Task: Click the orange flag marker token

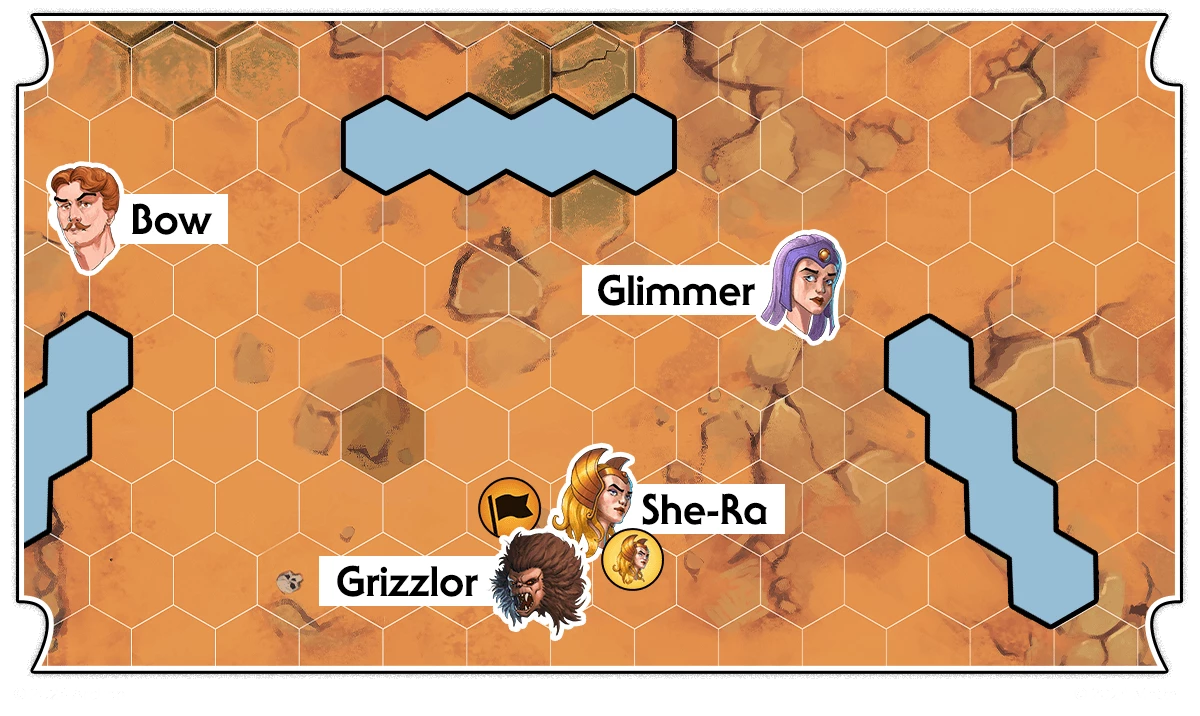Action: (509, 507)
